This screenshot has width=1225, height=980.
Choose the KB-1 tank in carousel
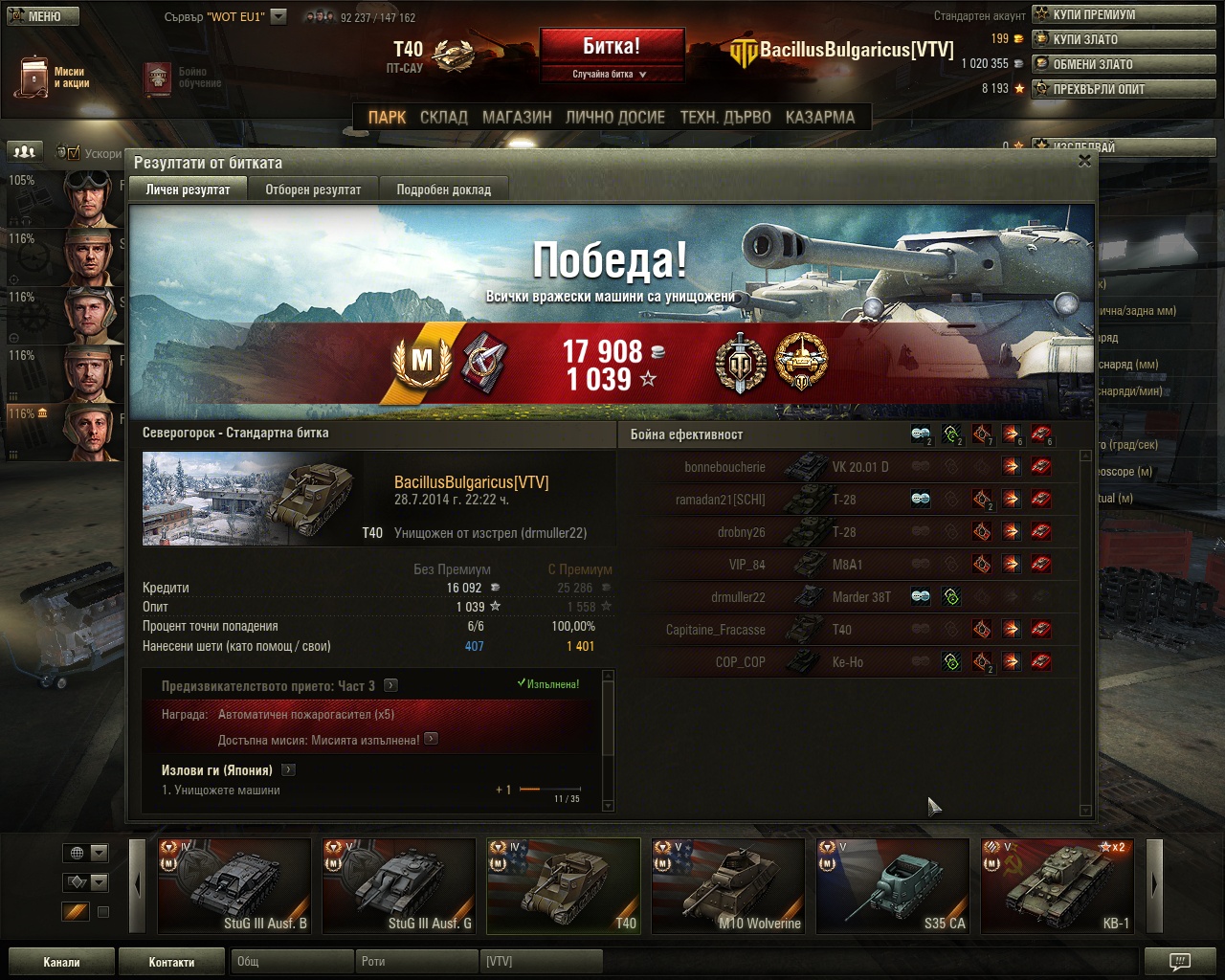pos(1057,885)
